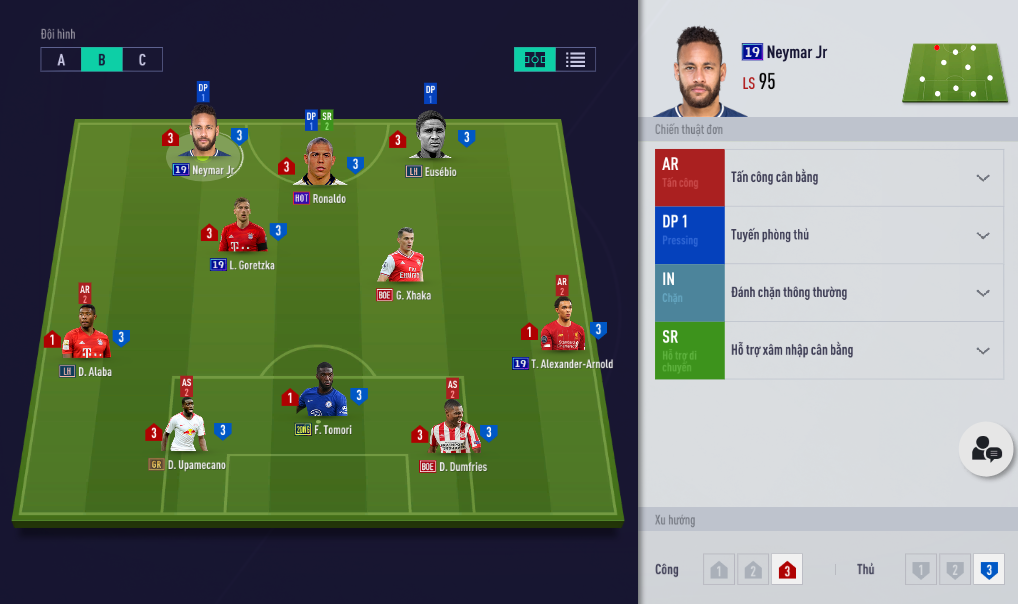
Task: Set Thủ defense tendency to 2
Action: pyautogui.click(x=955, y=570)
